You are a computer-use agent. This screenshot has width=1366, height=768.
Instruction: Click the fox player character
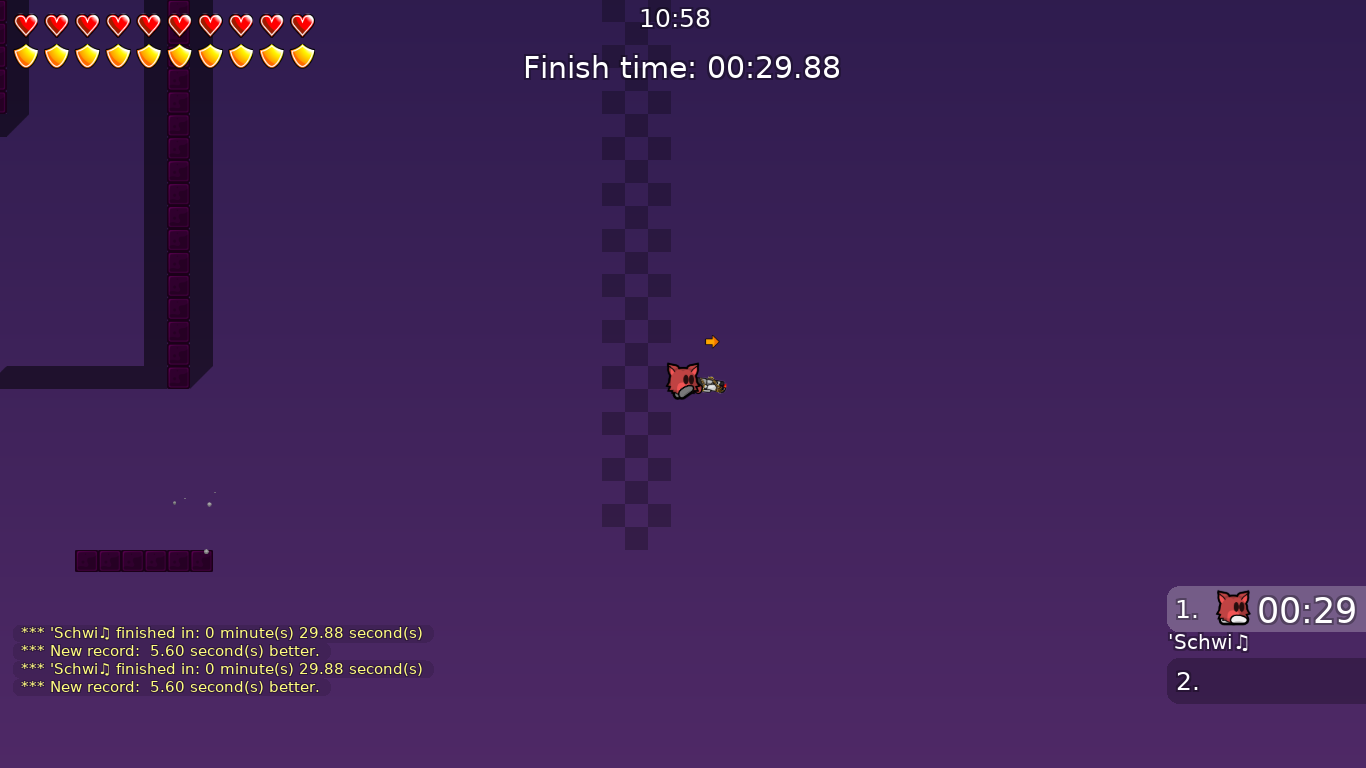coord(681,380)
